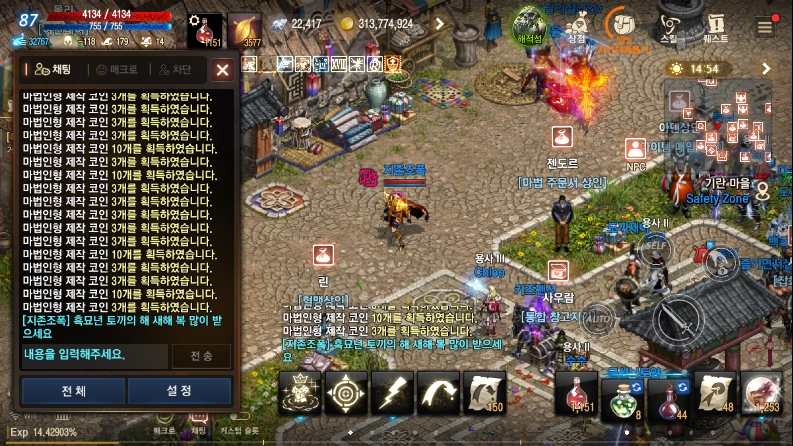
Task: Open the 차단 (block) tab
Action: (174, 69)
